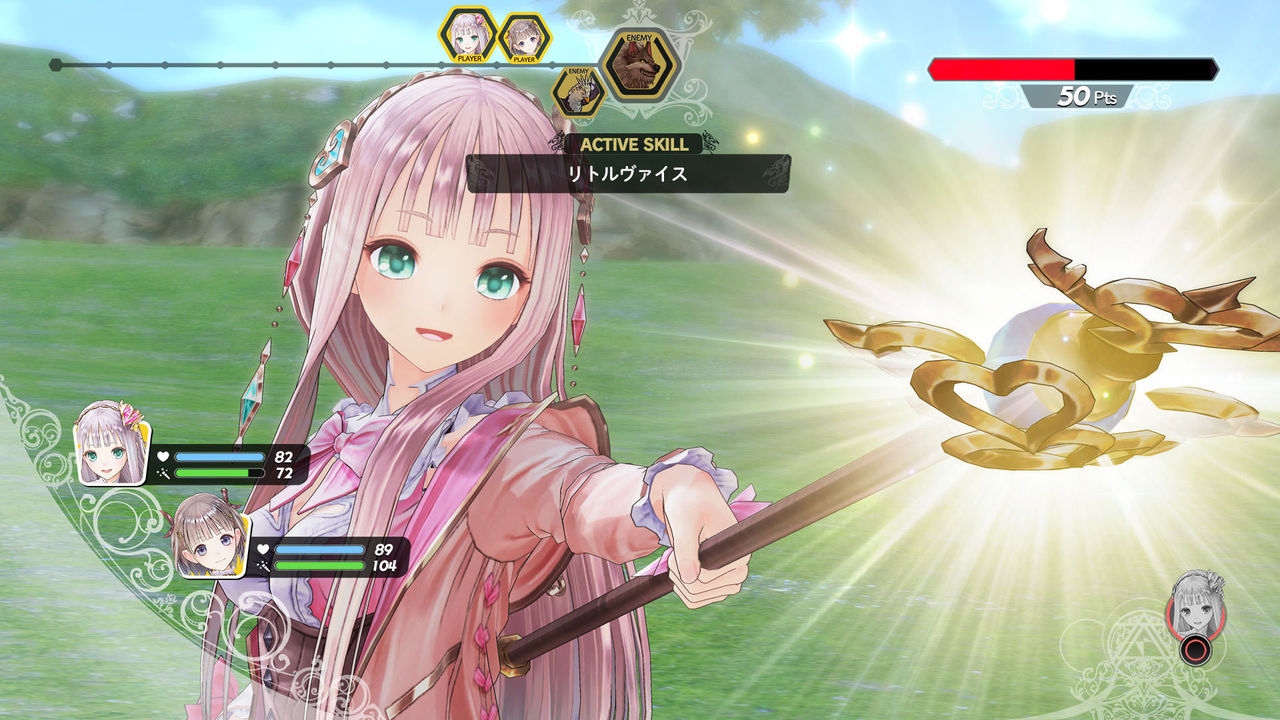Click the green gauge showing 104

(320, 565)
